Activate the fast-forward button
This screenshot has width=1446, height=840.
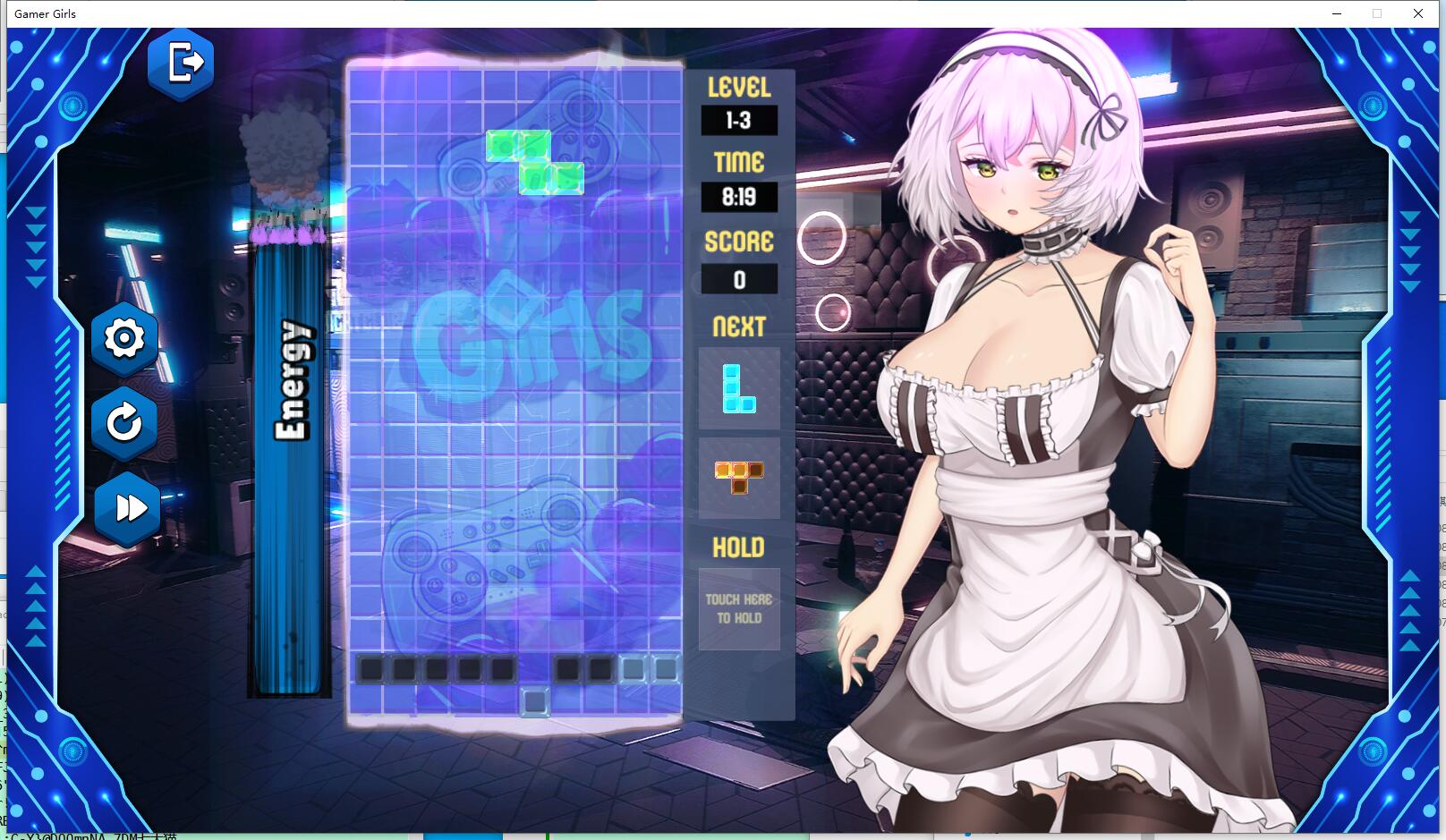pos(129,508)
